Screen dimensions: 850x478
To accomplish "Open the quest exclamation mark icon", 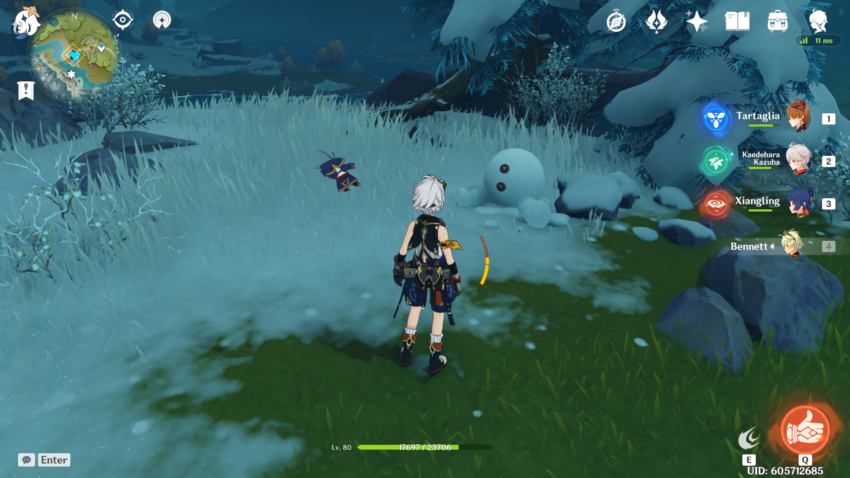I will coord(26,90).
